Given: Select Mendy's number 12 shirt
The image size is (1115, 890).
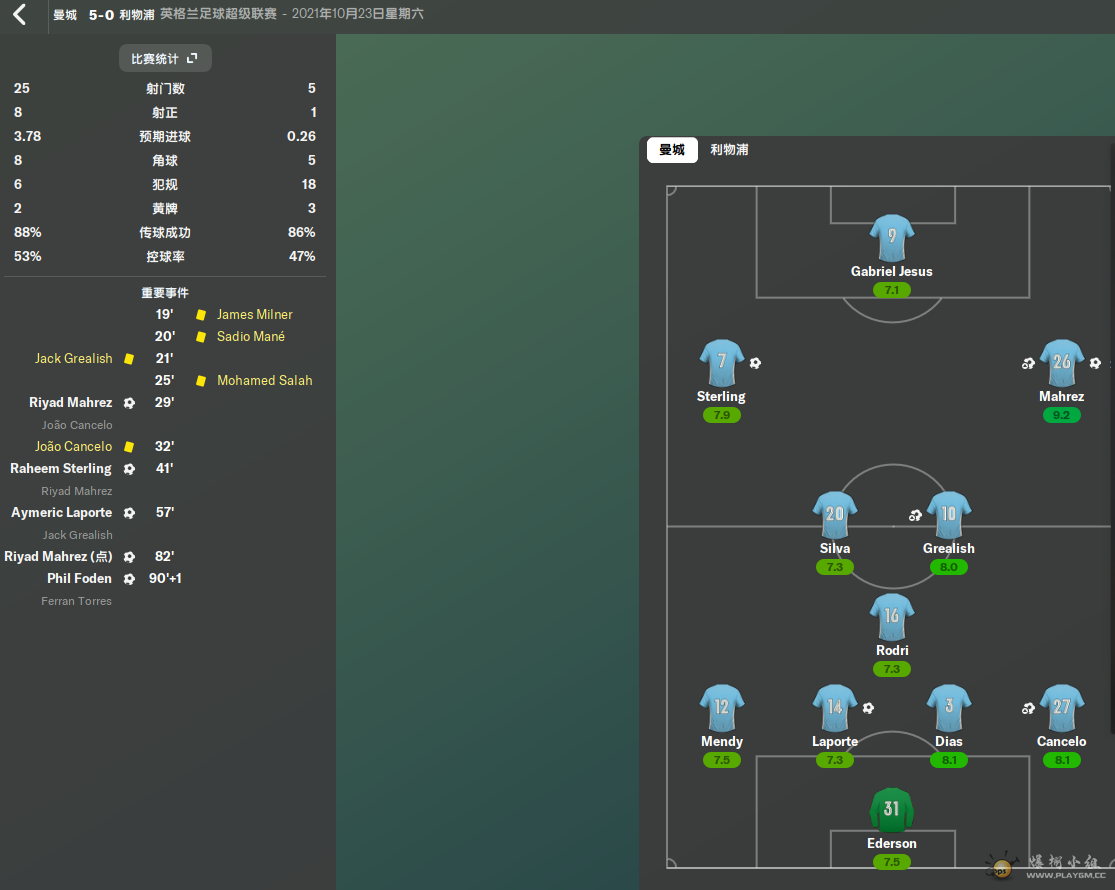Looking at the screenshot, I should pyautogui.click(x=721, y=708).
